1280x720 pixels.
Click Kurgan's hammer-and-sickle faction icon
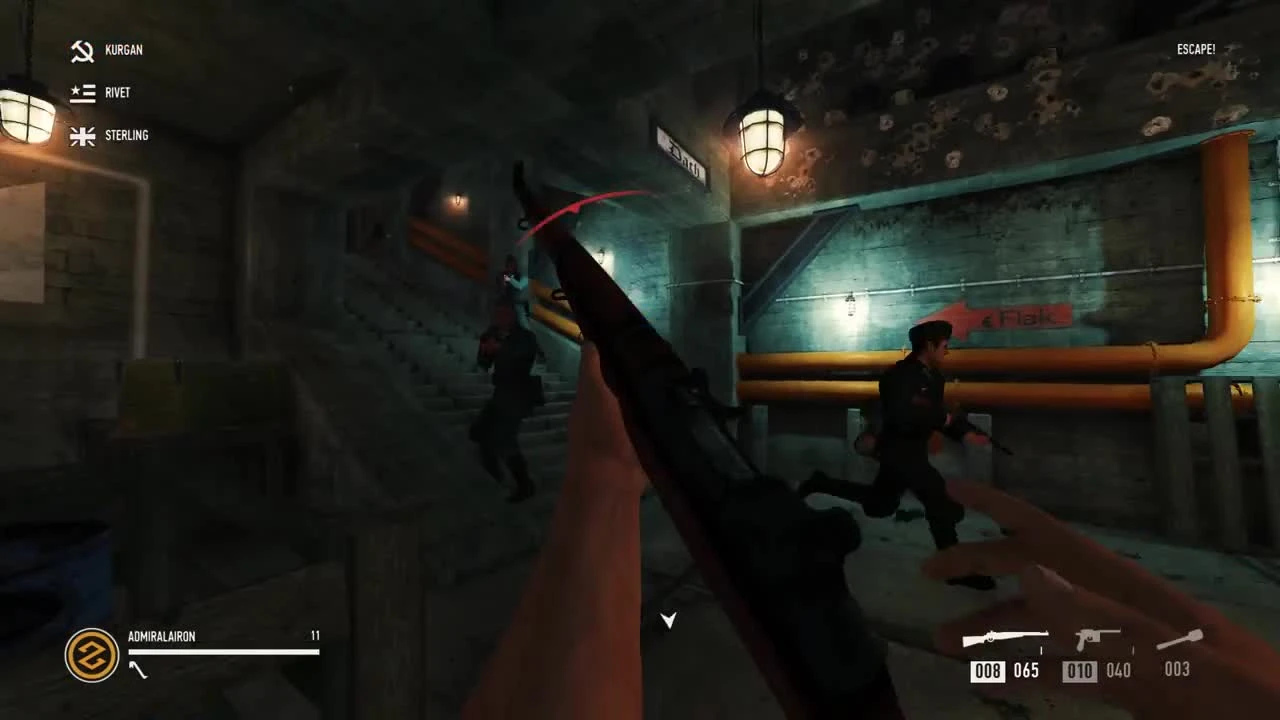click(82, 50)
